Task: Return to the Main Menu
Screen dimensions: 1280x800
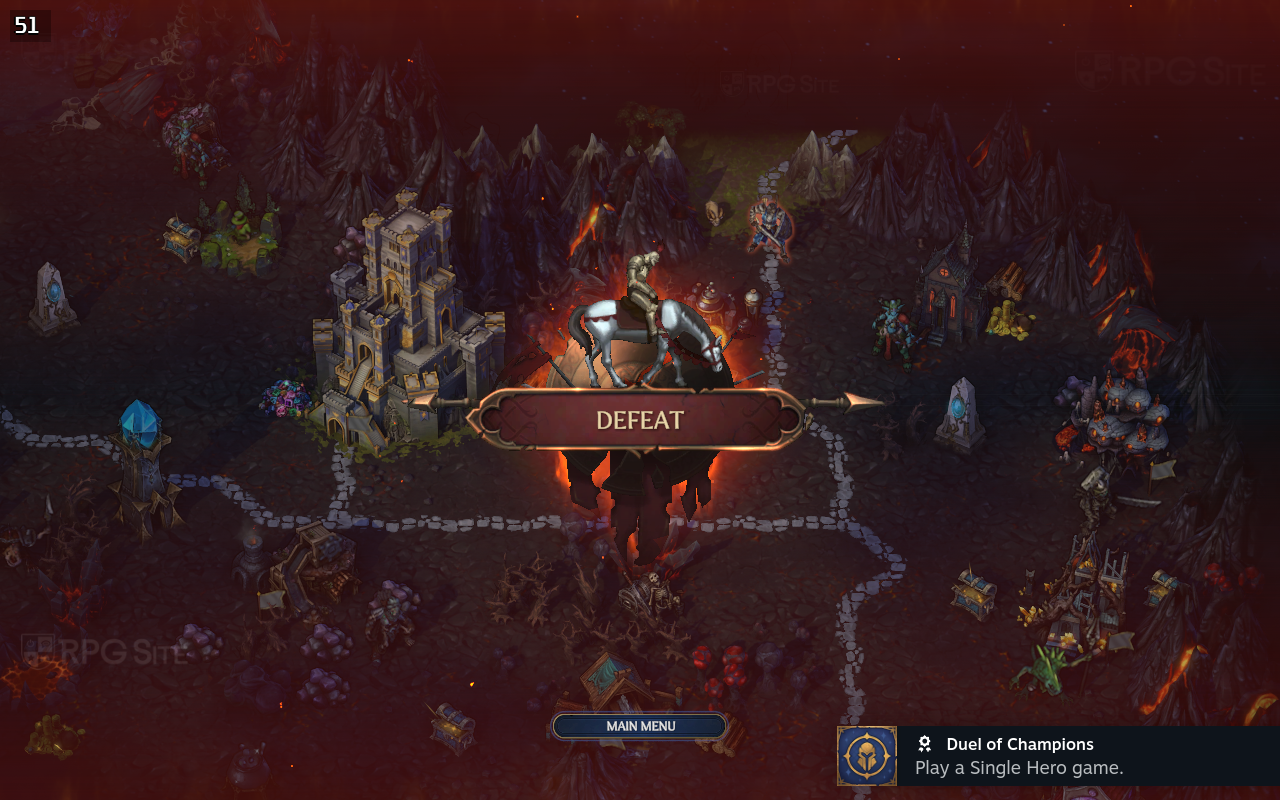Action: click(640, 726)
